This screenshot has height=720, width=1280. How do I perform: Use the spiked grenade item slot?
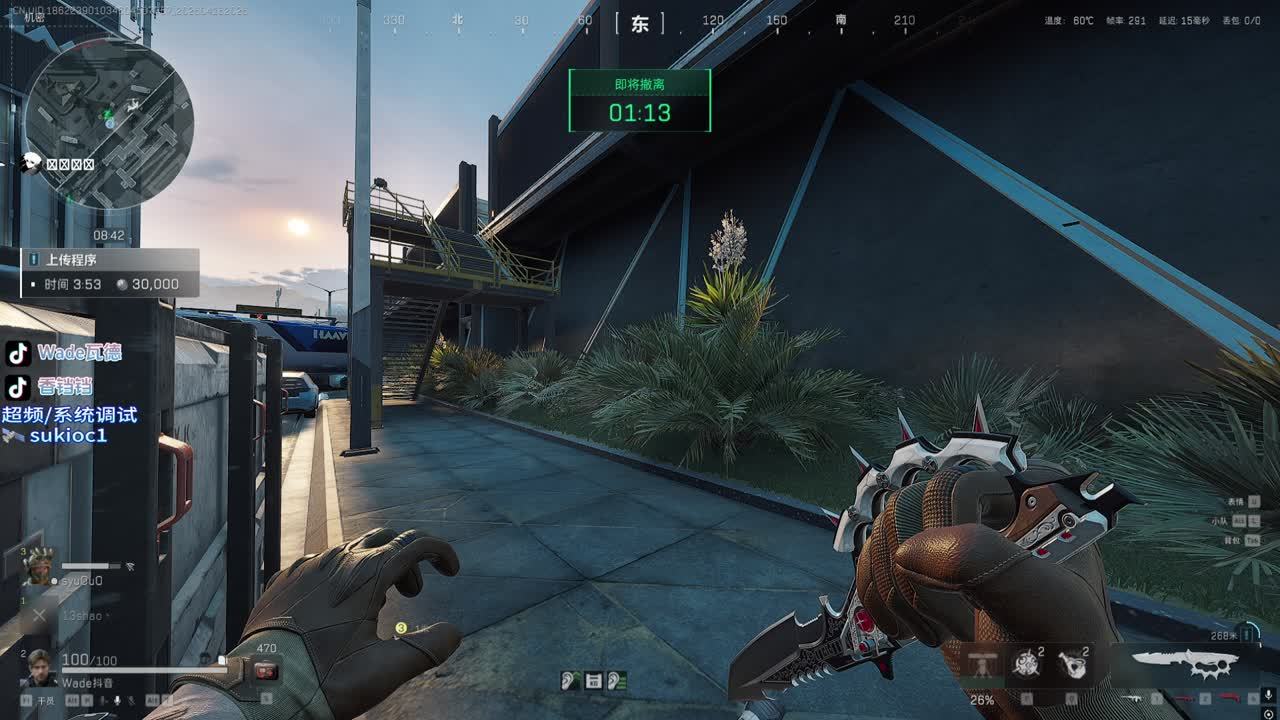tap(1025, 664)
